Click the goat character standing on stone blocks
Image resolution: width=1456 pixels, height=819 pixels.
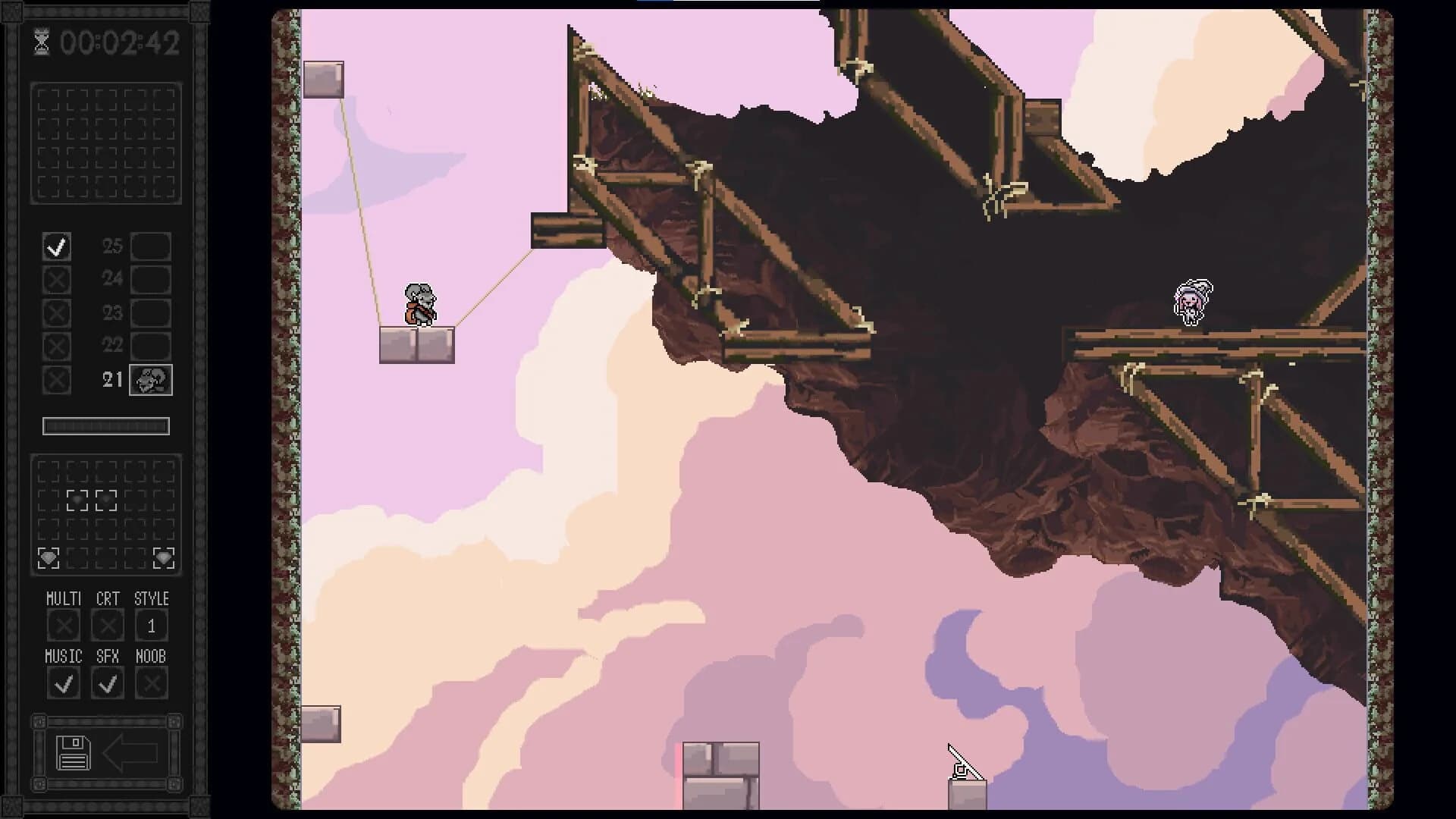[419, 303]
